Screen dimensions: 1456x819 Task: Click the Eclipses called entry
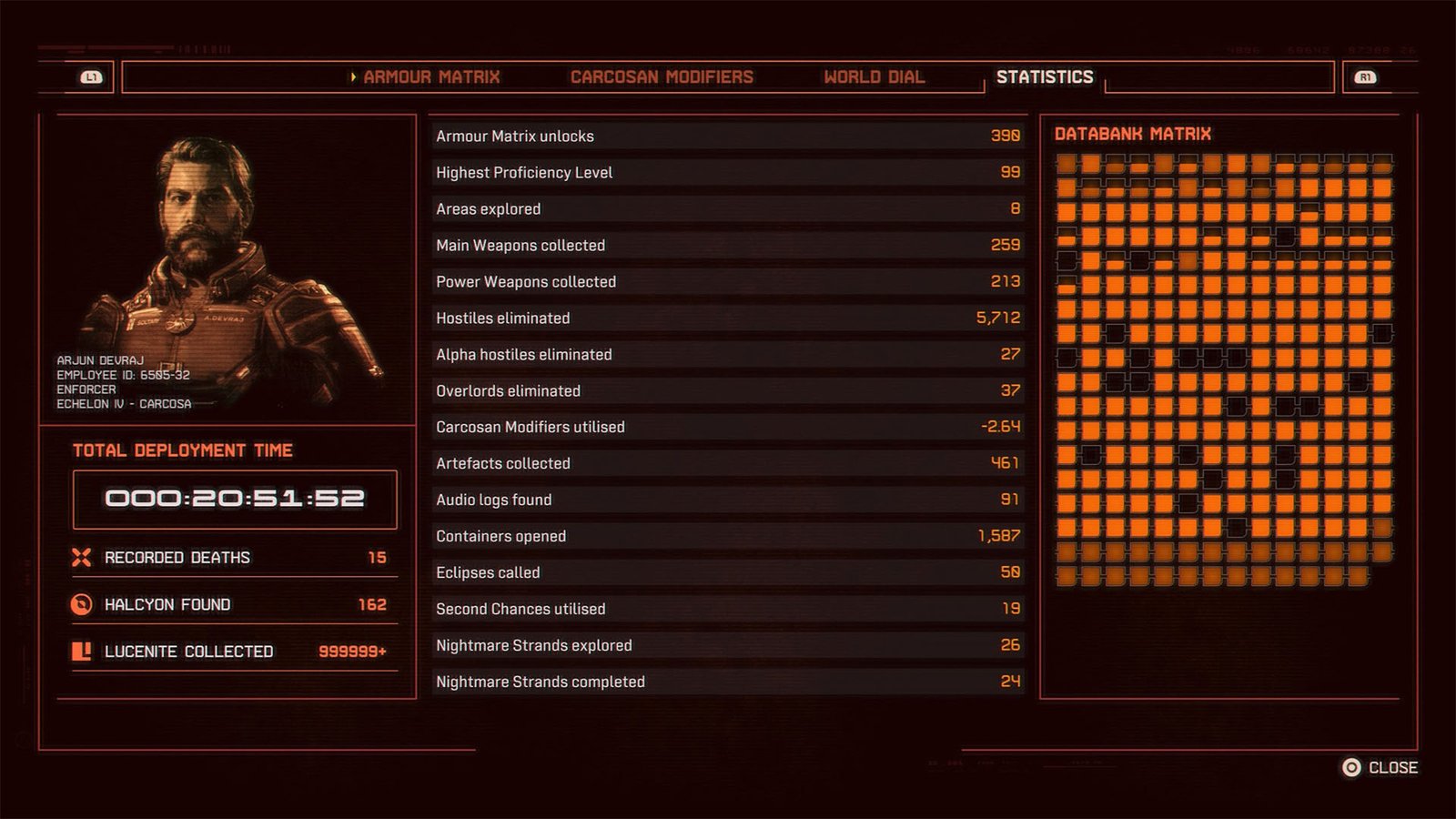tap(726, 572)
